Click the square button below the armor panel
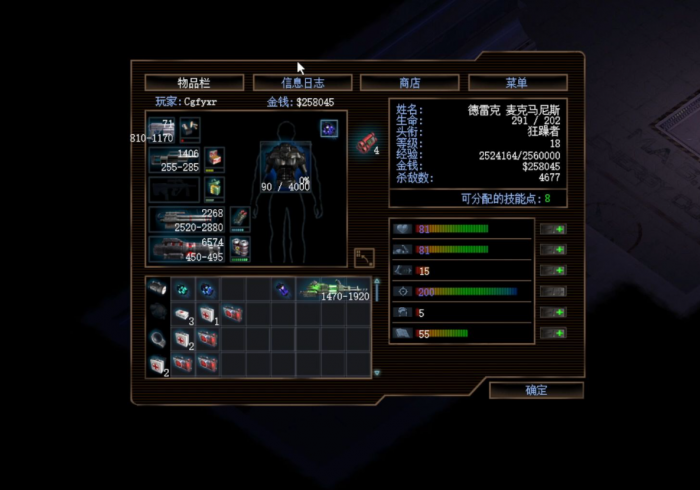 [364, 257]
